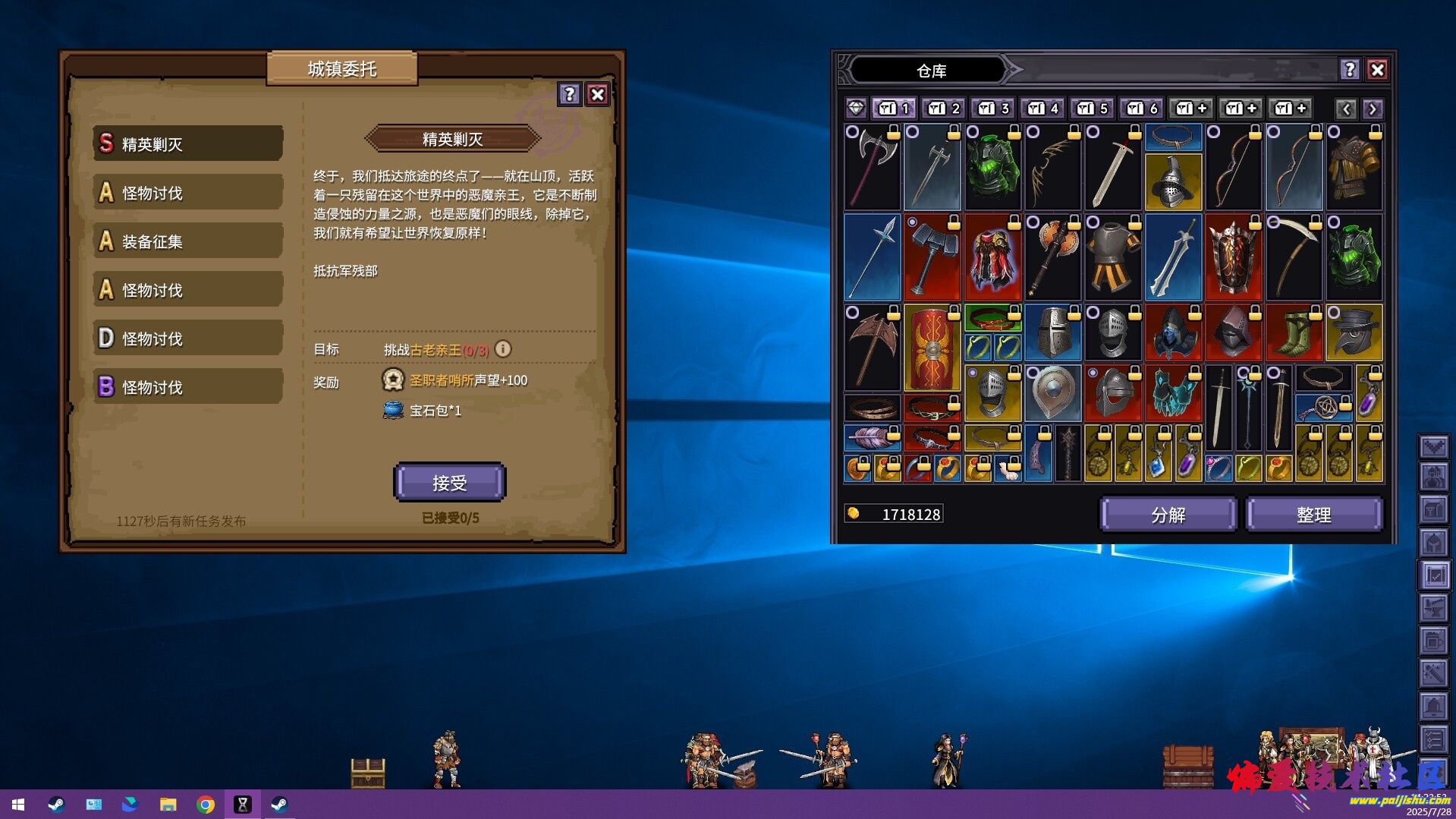This screenshot has height=819, width=1456.
Task: Switch to warehouse tab 5
Action: click(1093, 109)
